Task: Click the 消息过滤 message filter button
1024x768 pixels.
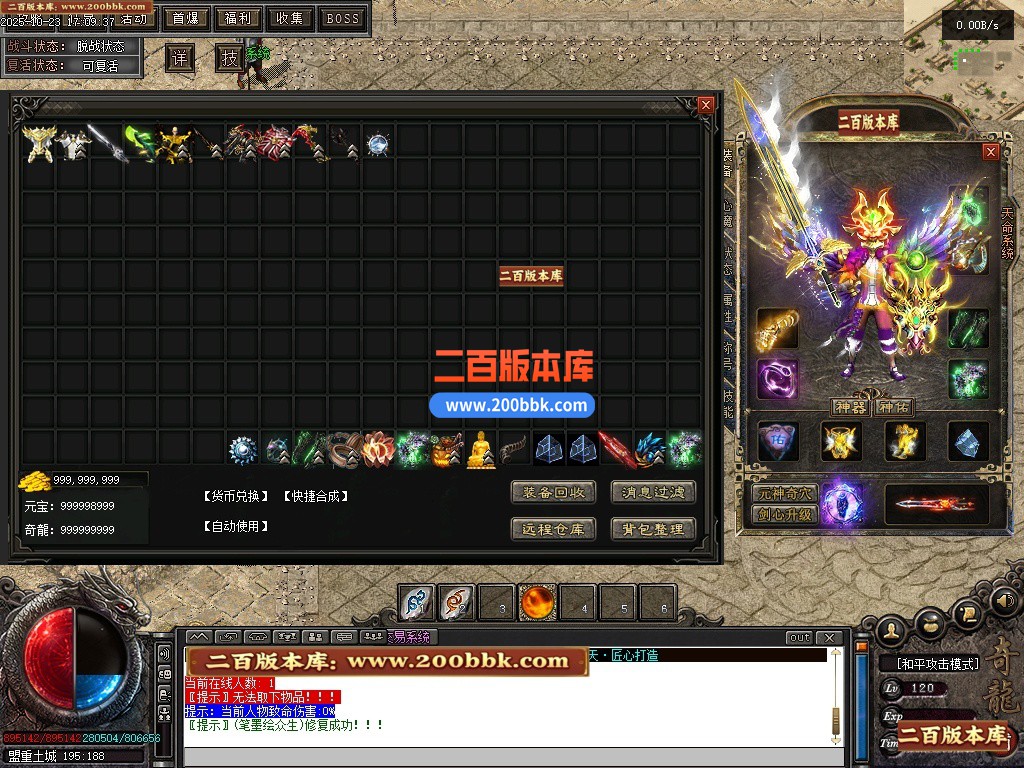Action: (x=653, y=492)
